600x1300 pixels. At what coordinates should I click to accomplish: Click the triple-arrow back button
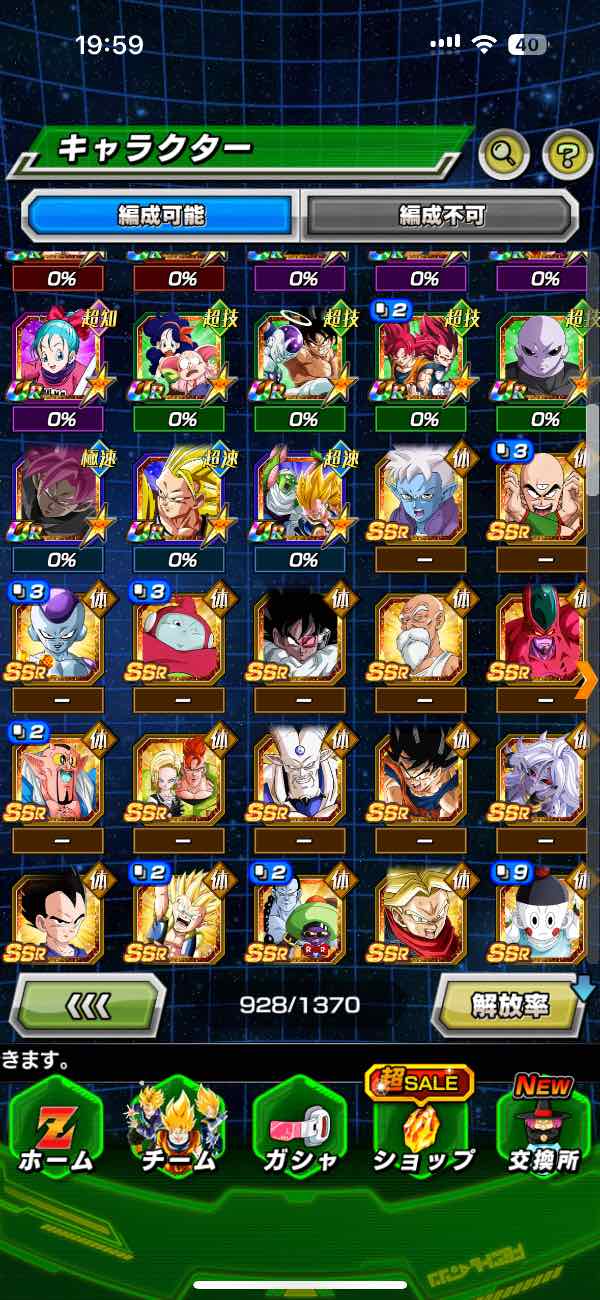click(x=88, y=1005)
